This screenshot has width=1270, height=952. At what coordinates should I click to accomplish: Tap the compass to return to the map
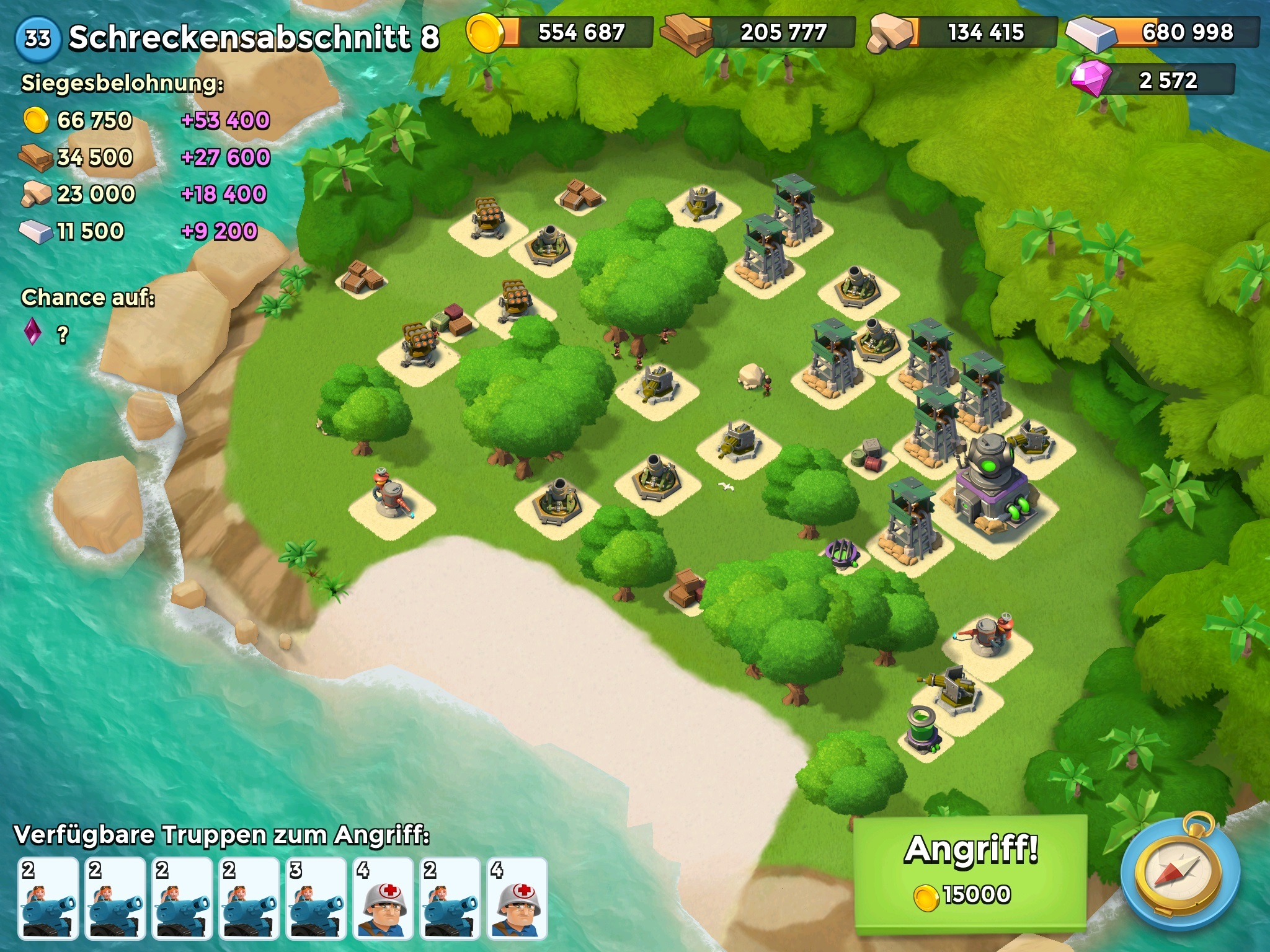[x=1180, y=874]
